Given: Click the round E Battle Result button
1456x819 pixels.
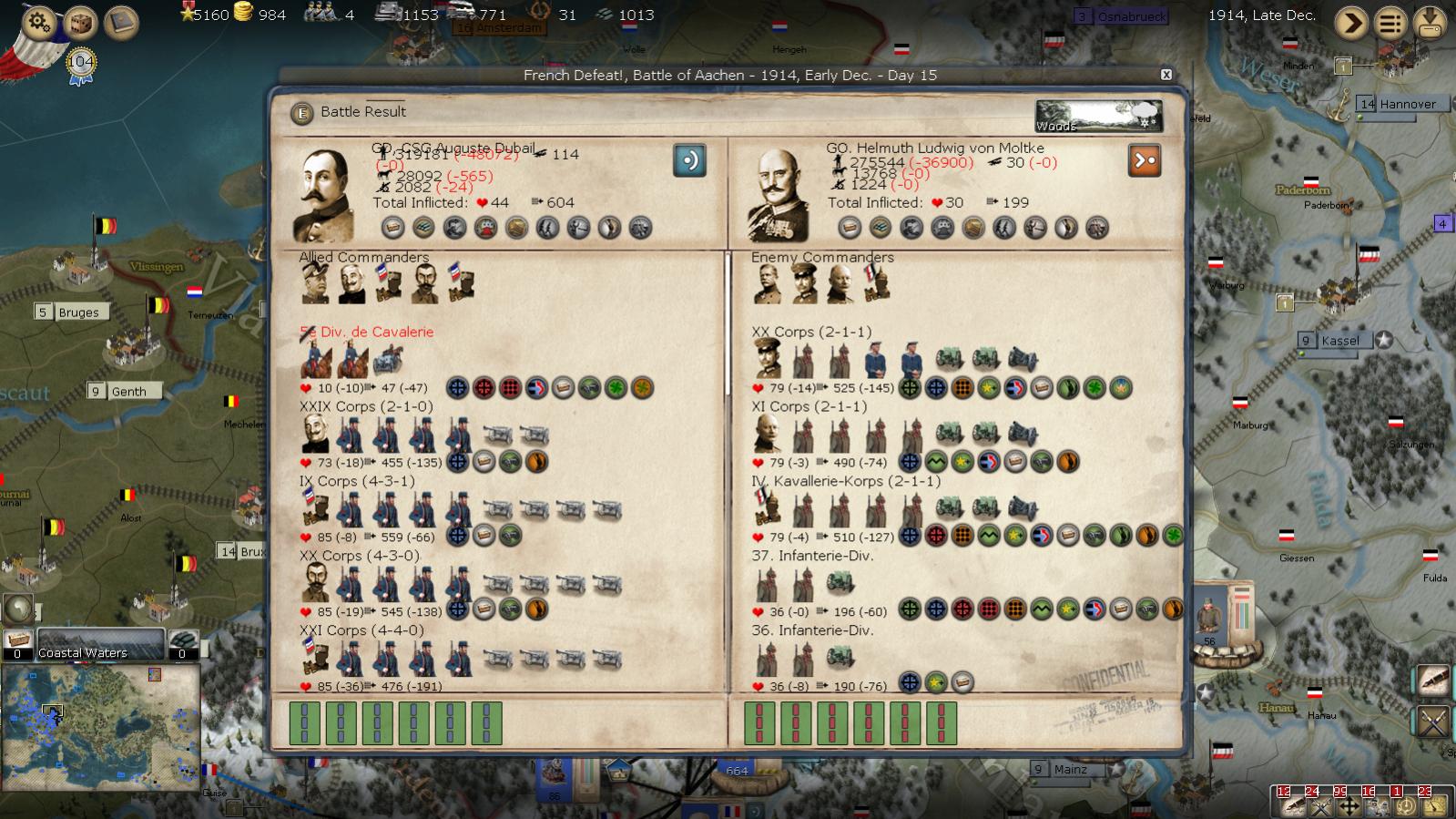Looking at the screenshot, I should [300, 113].
